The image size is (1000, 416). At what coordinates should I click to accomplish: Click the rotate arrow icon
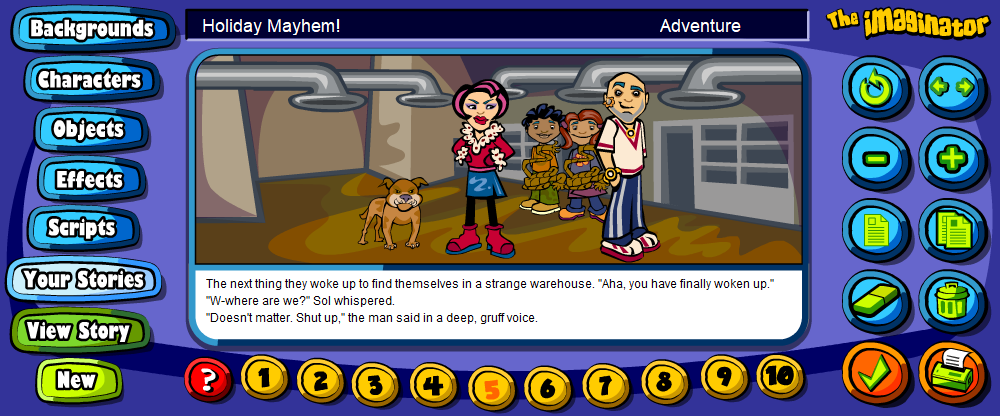[x=874, y=87]
